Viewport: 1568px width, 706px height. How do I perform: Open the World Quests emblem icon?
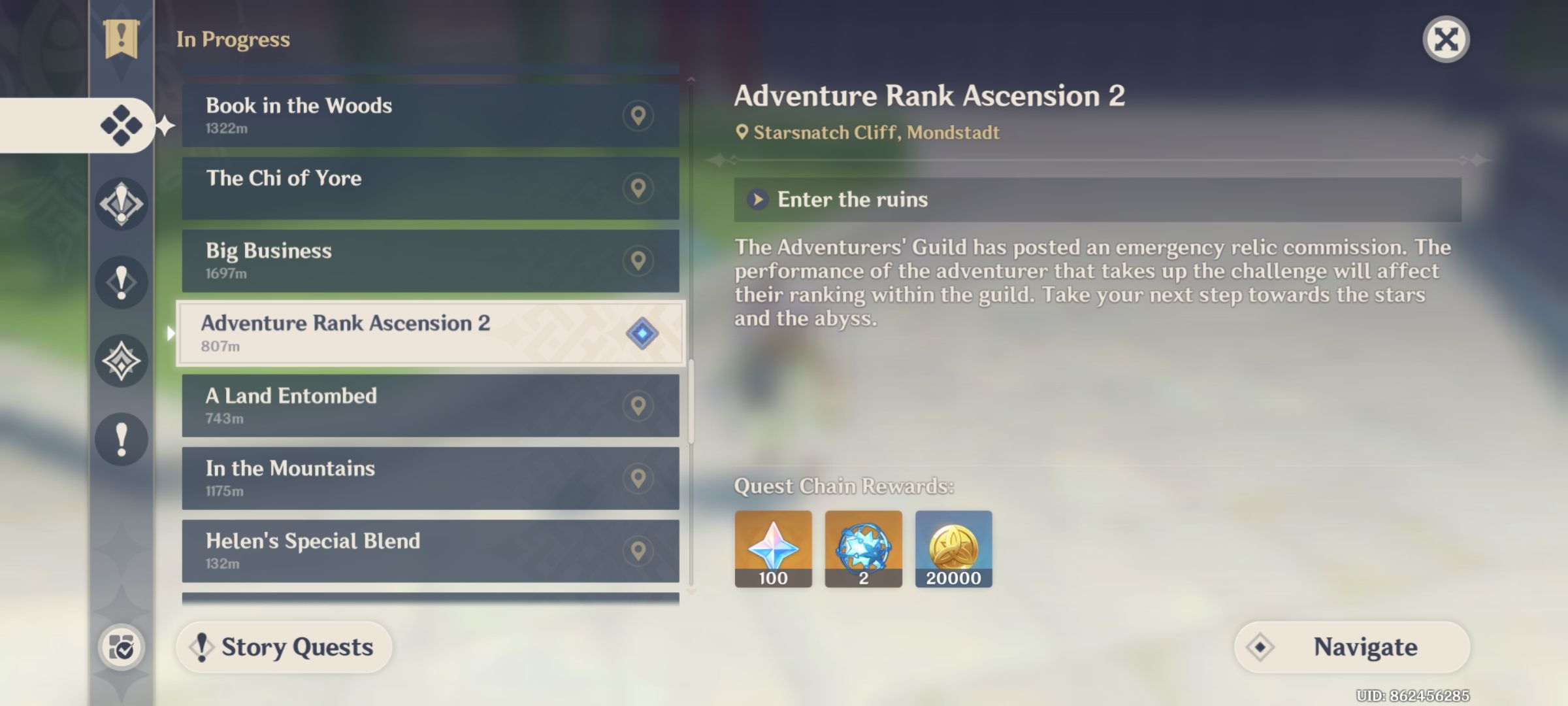tap(121, 360)
